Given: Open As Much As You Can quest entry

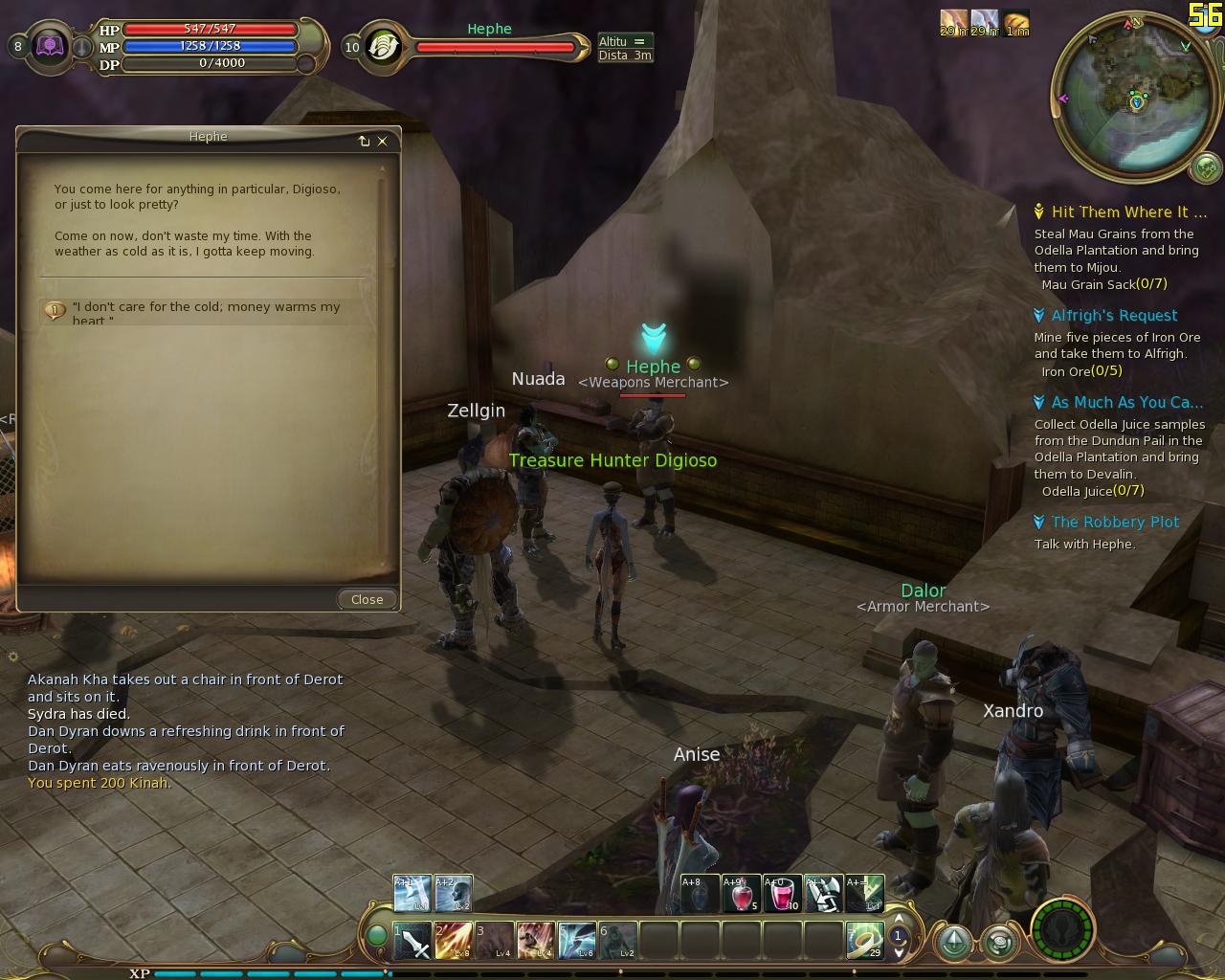Looking at the screenshot, I should point(1126,403).
